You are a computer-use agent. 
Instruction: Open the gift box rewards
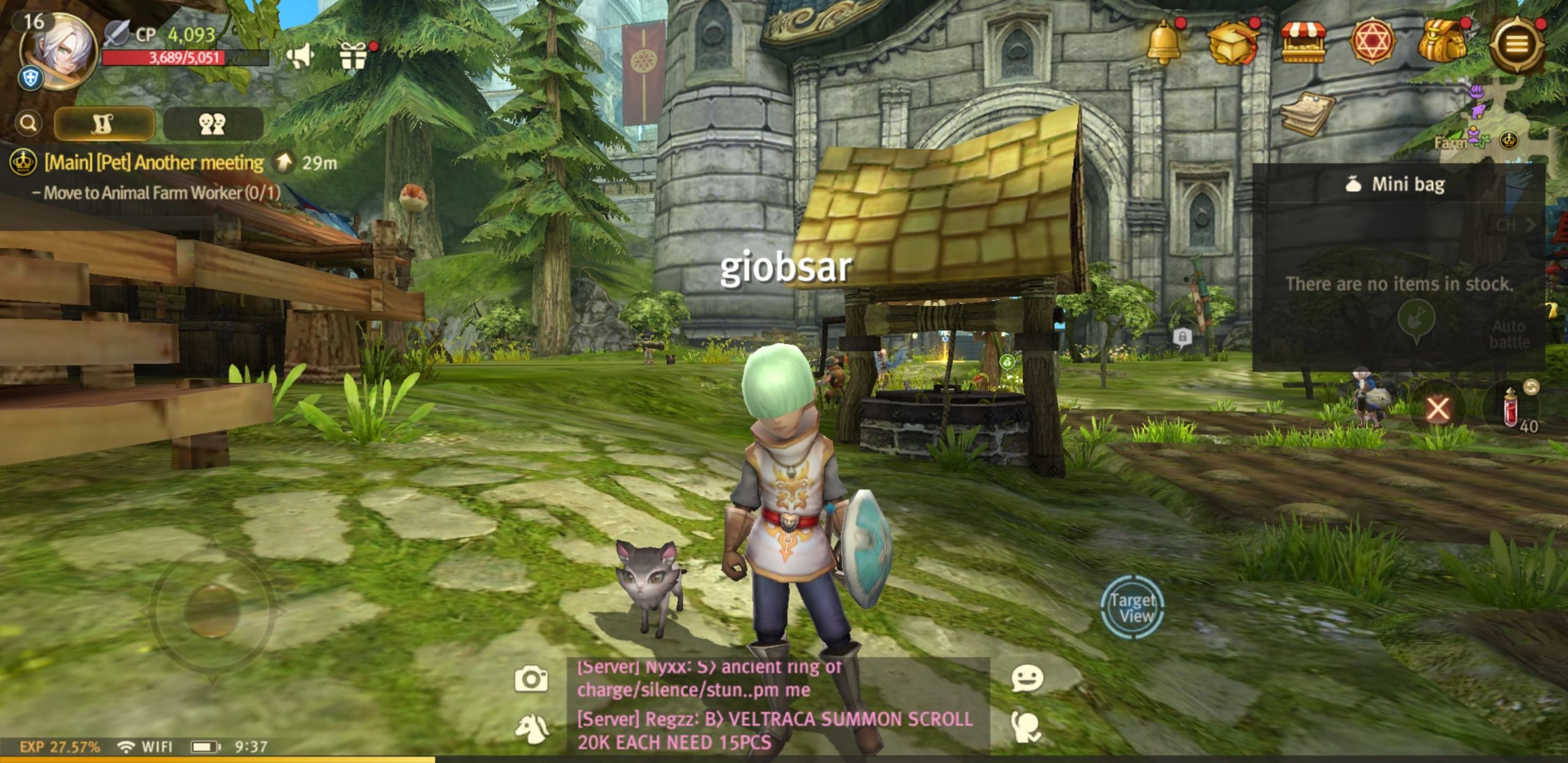click(353, 58)
